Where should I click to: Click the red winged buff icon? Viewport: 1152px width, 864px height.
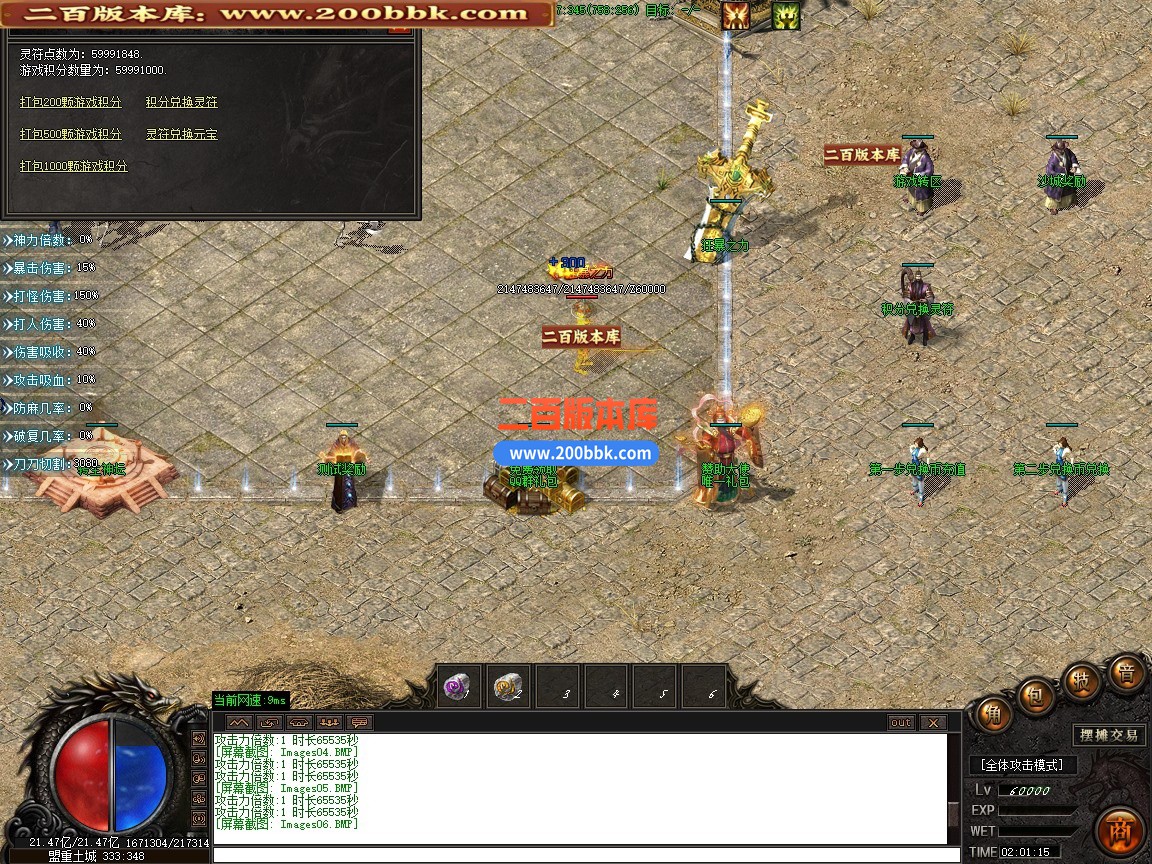(x=737, y=15)
